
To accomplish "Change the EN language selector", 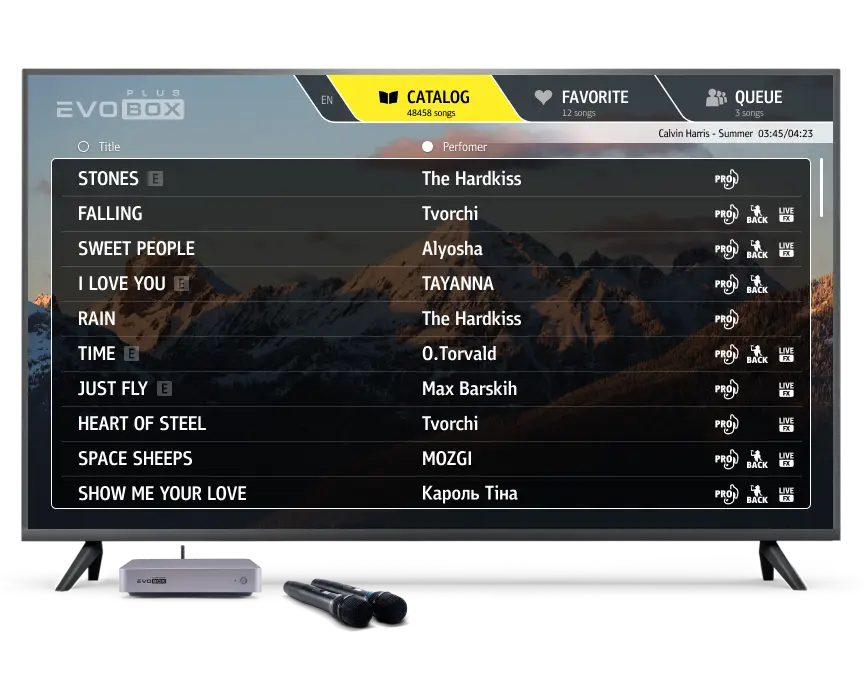I will [x=327, y=100].
